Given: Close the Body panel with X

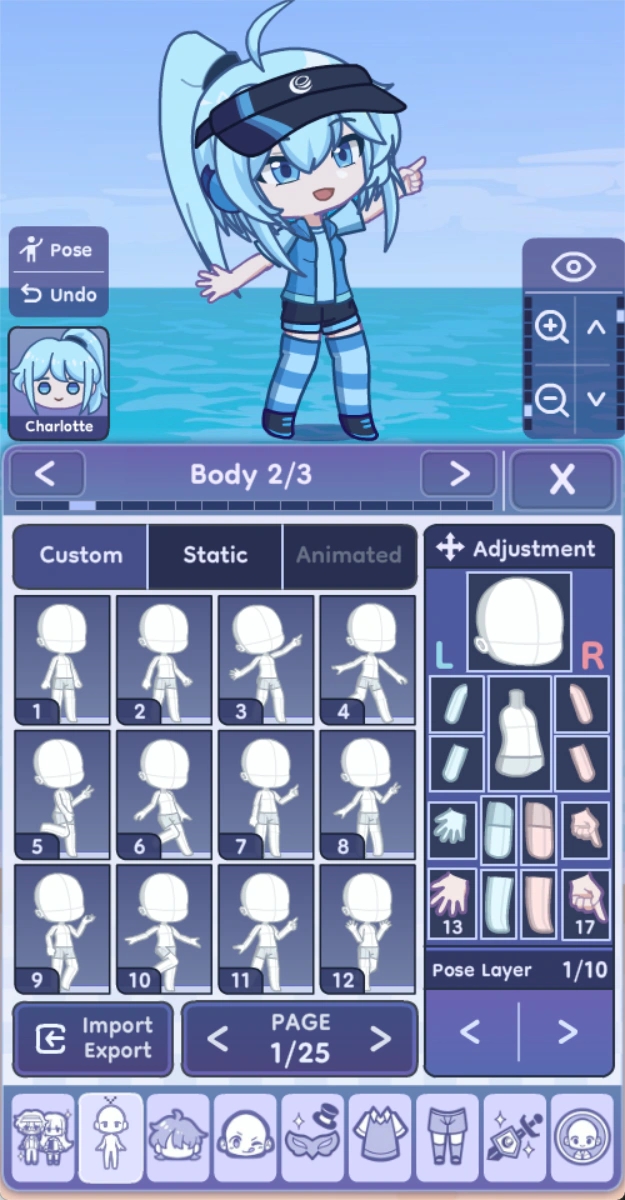Looking at the screenshot, I should 562,479.
